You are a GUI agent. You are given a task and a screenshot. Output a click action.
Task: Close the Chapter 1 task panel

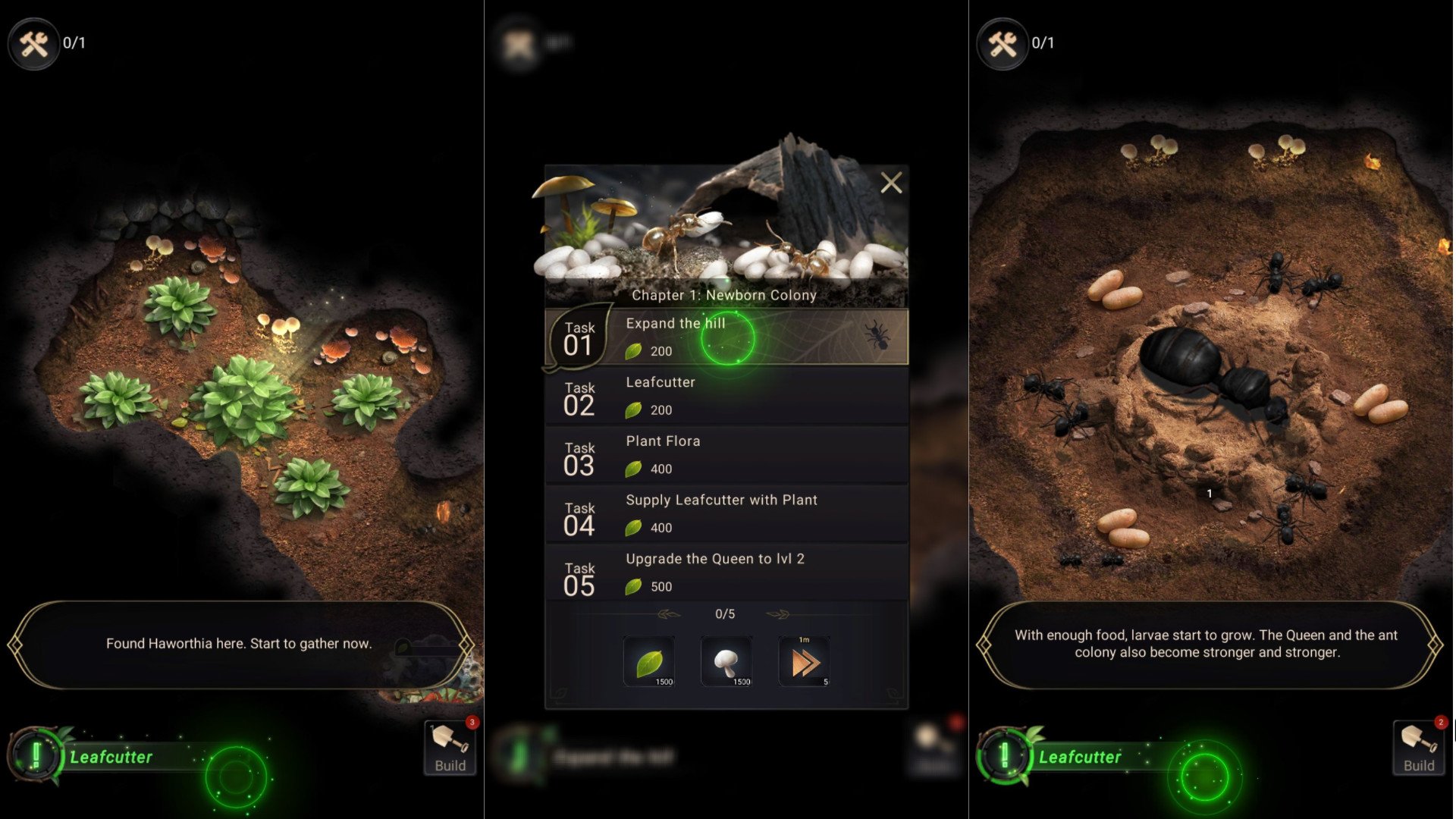(891, 183)
